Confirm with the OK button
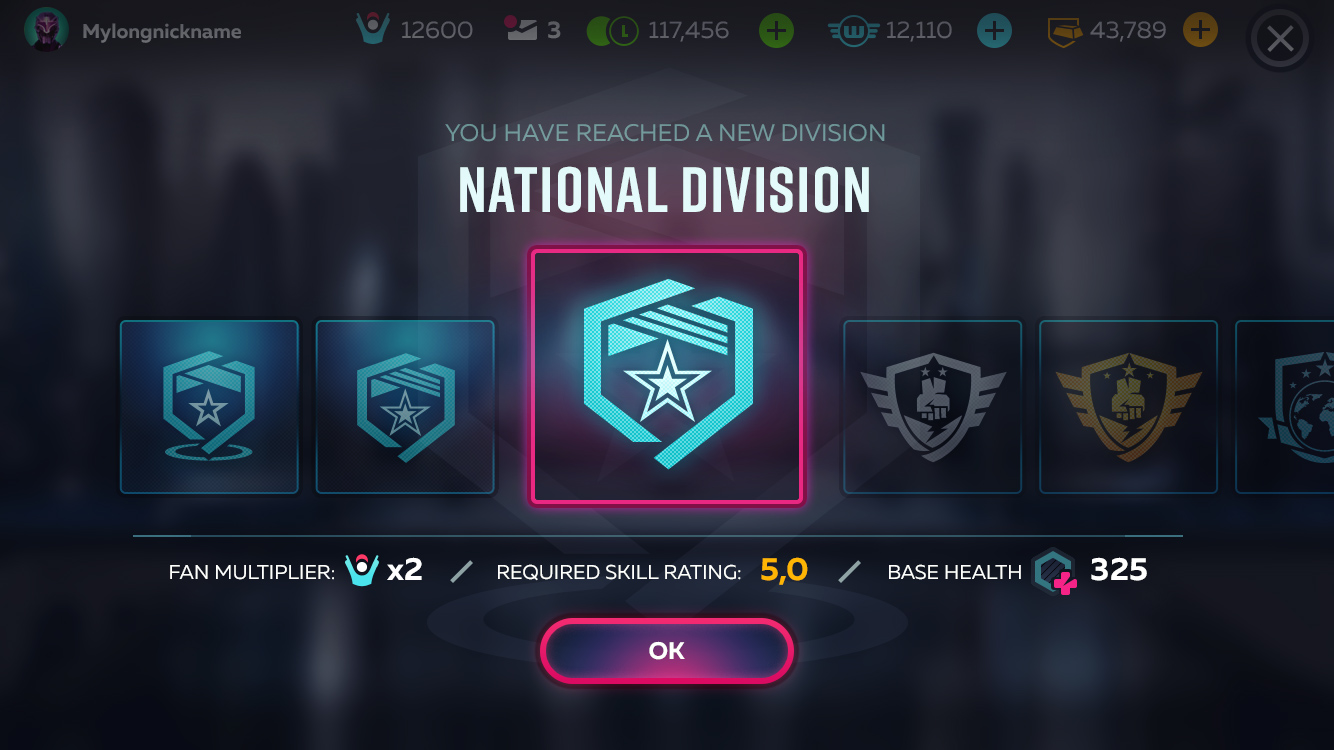The image size is (1334, 750). tap(667, 651)
